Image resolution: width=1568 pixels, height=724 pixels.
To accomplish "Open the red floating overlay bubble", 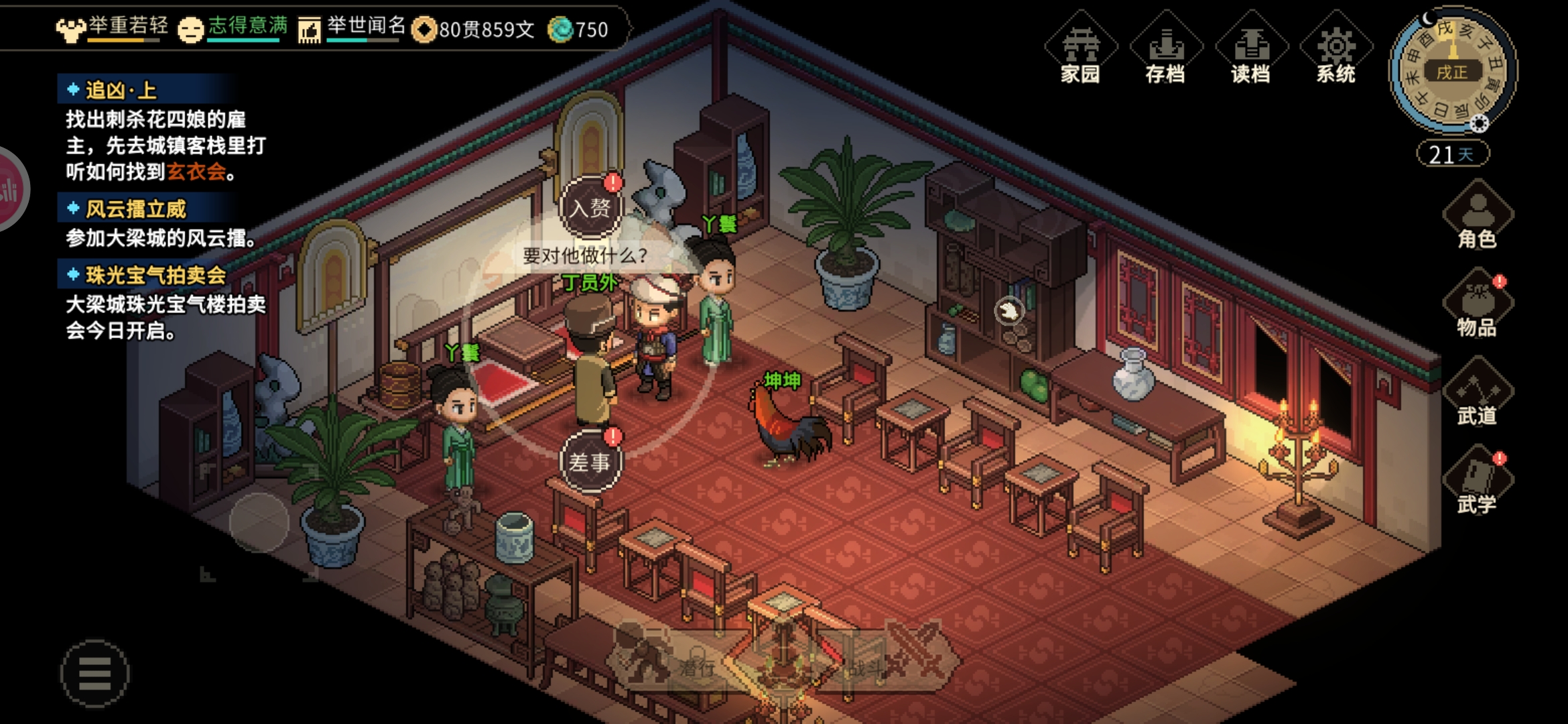I will [x=9, y=189].
